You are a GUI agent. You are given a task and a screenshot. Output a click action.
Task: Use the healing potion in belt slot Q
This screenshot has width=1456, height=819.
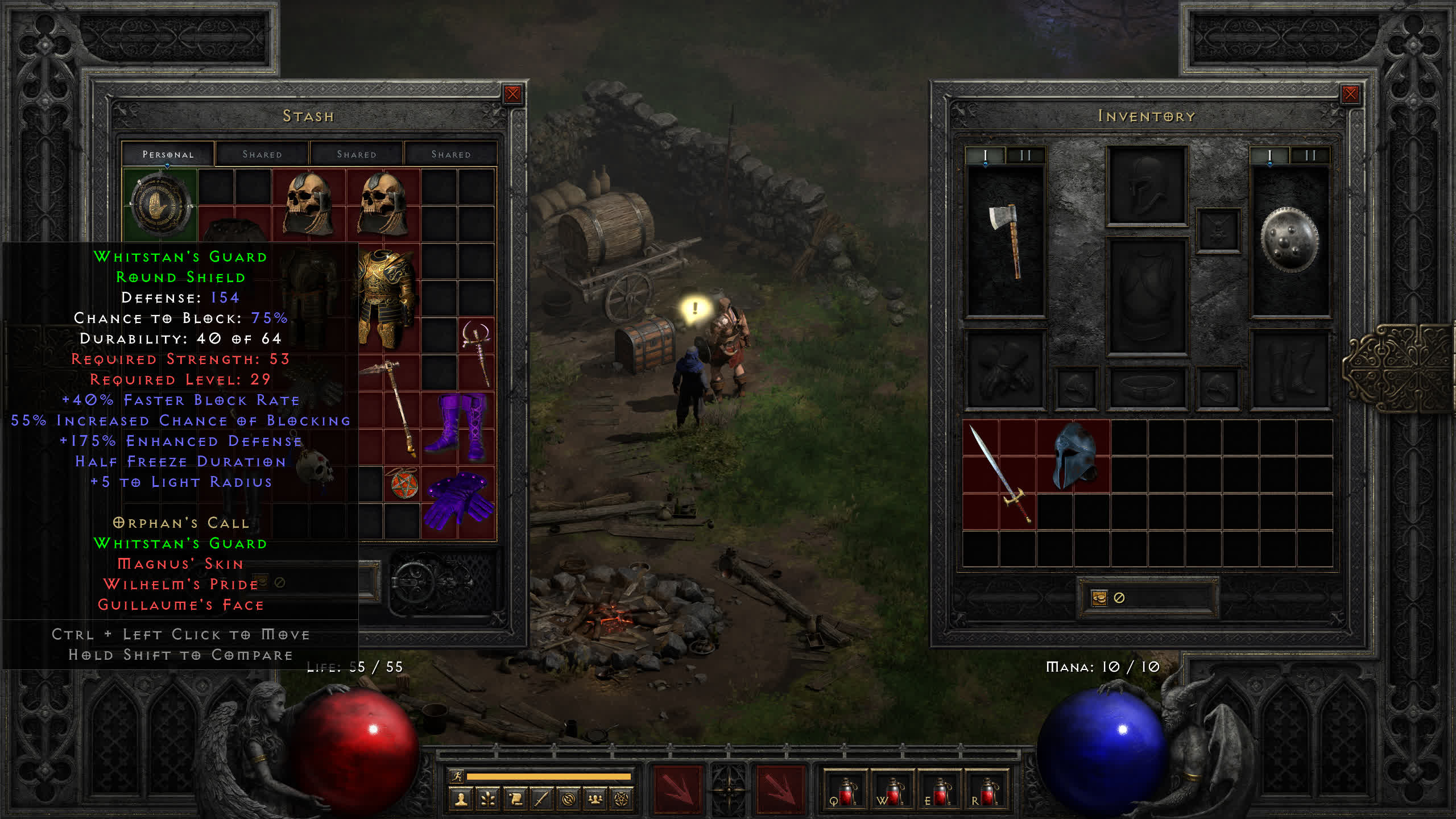point(845,792)
